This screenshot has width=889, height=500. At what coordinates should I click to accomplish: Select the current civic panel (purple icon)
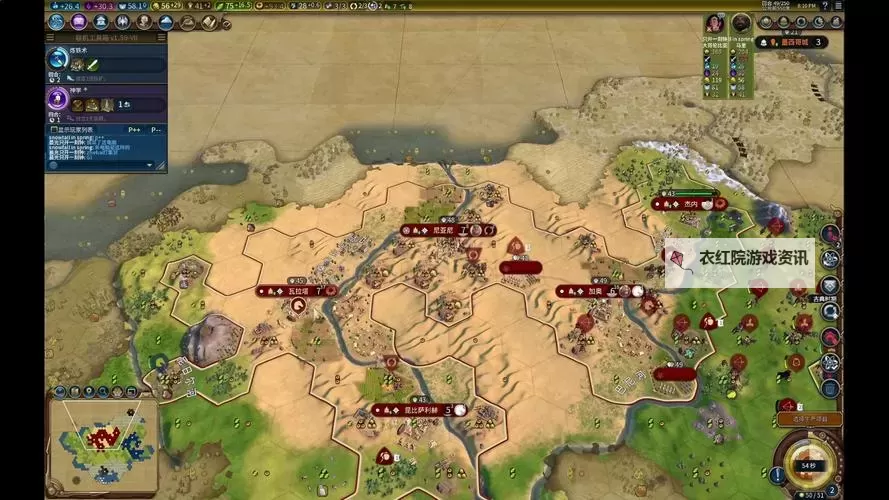58,101
